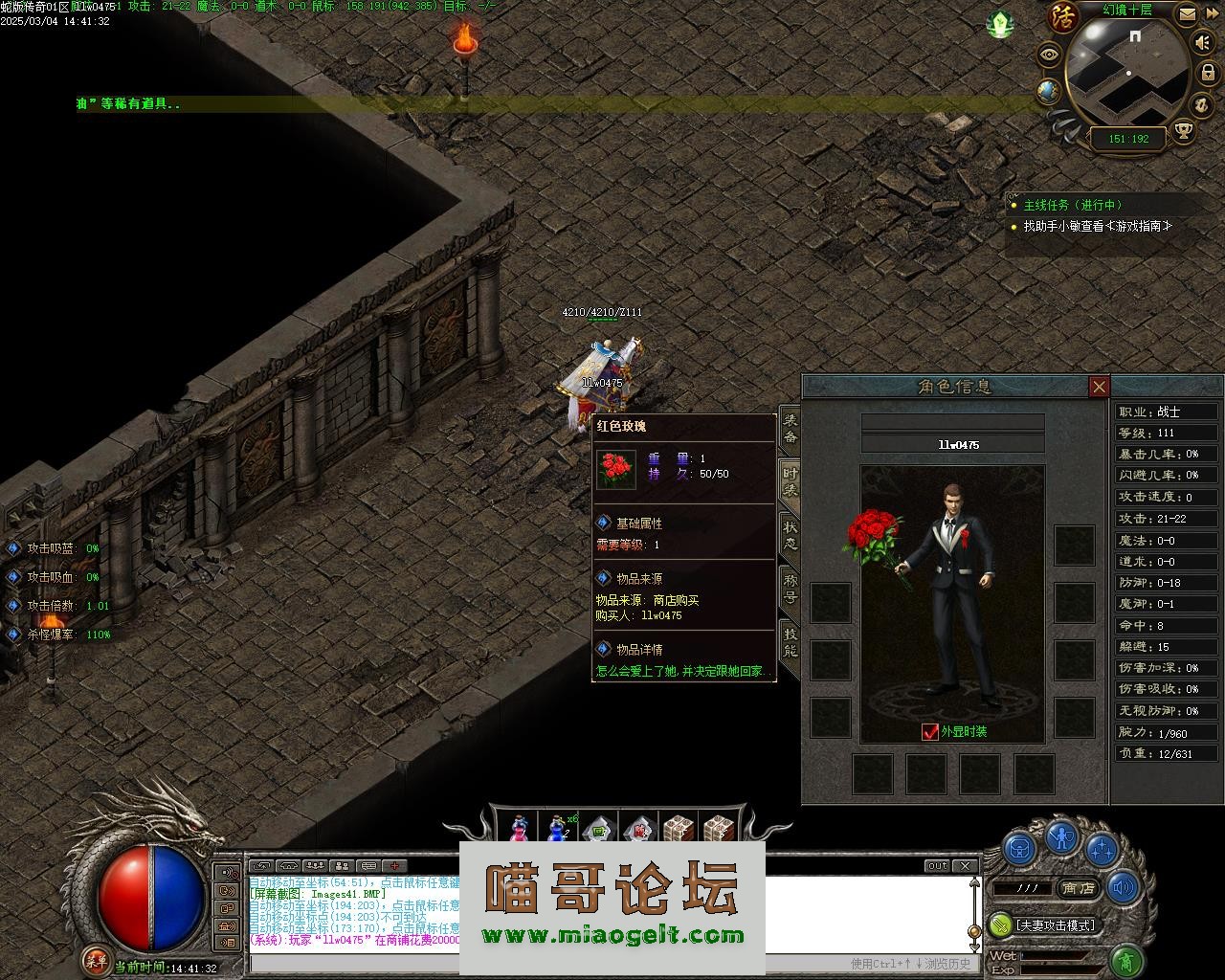
Task: Toggle the 外显时装 checkbox
Action: pyautogui.click(x=929, y=732)
